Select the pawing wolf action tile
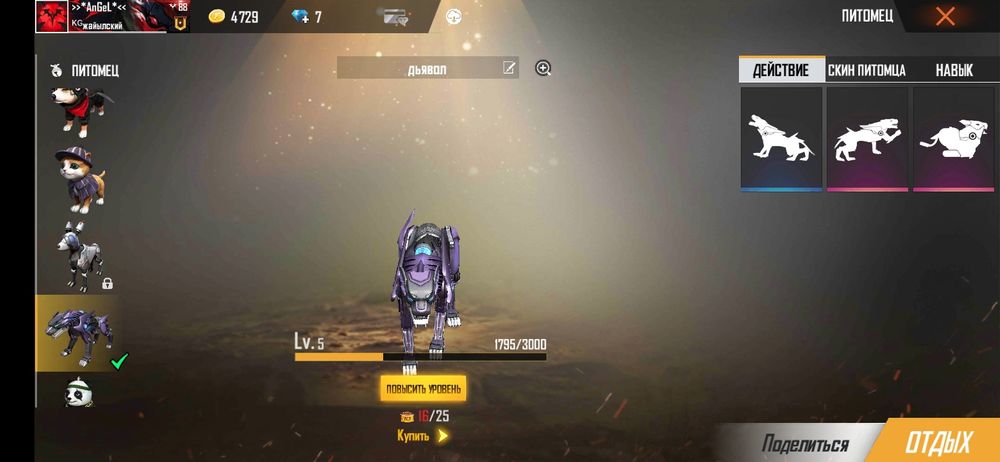 pos(867,138)
